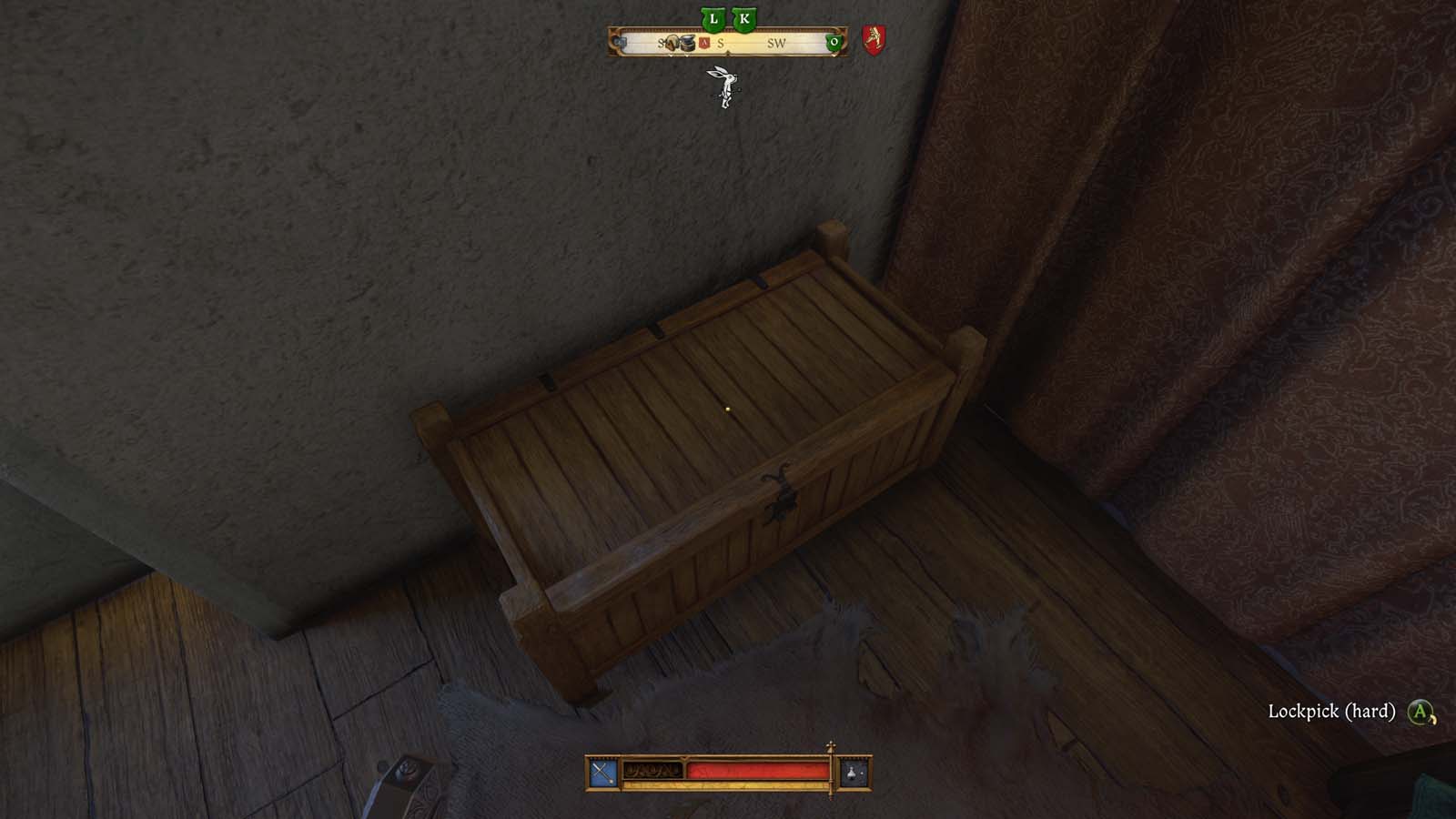Viewport: 1456px width, 819px height.
Task: Open the red lion heraldry shield
Action: (875, 39)
